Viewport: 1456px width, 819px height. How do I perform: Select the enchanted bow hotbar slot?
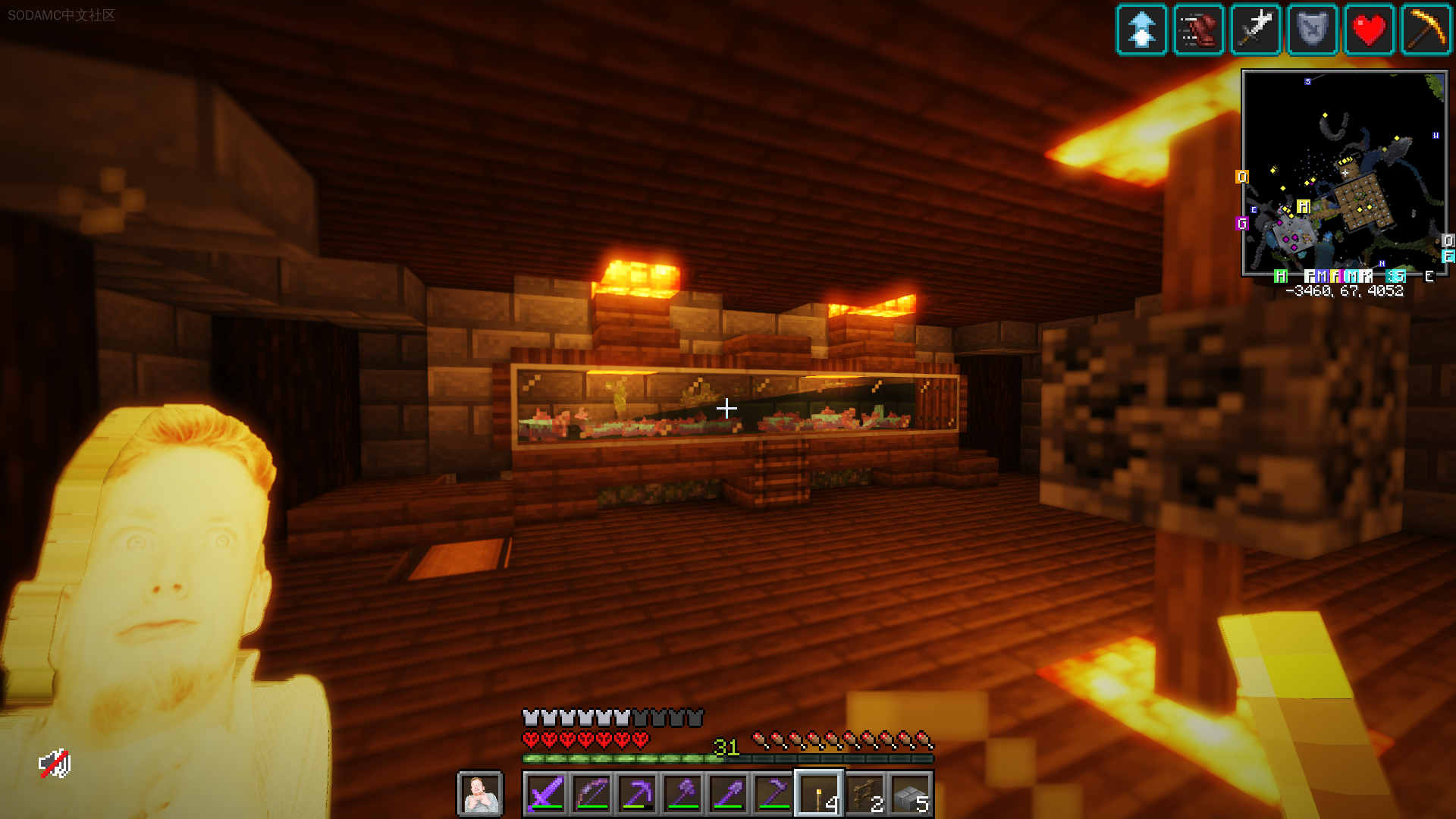click(x=591, y=794)
